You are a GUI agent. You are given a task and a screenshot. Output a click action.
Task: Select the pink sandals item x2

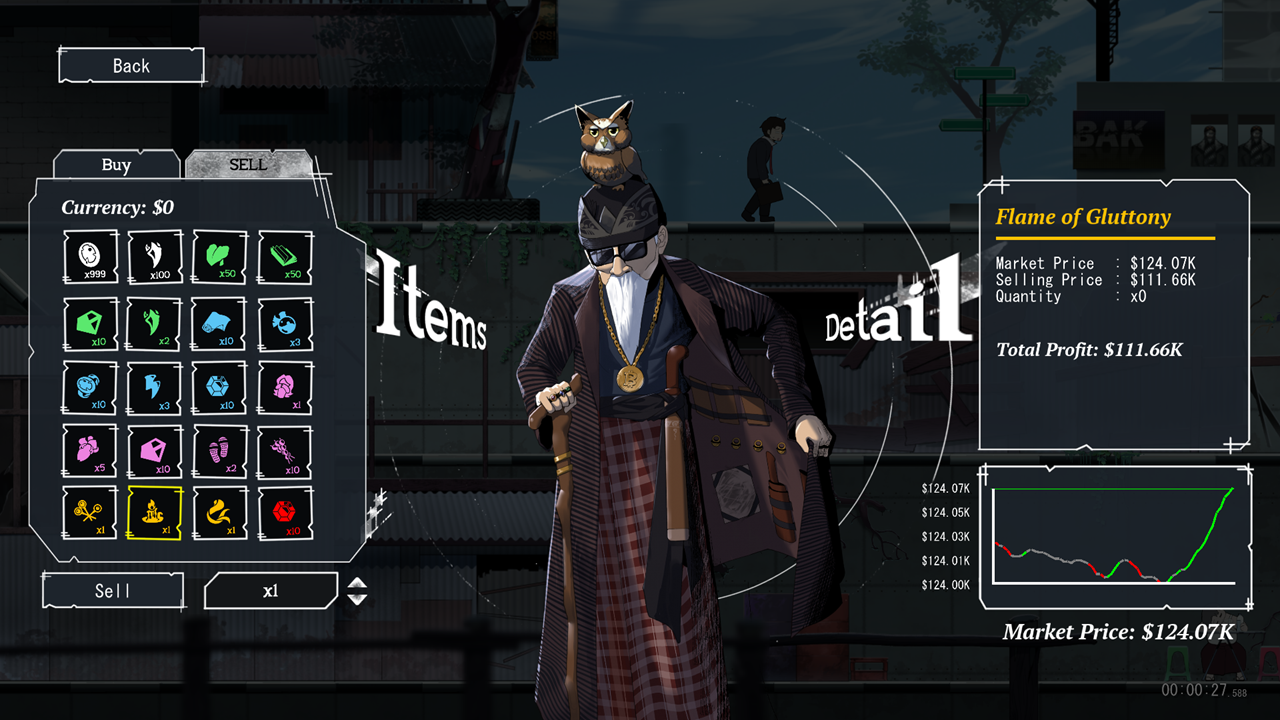[220, 450]
